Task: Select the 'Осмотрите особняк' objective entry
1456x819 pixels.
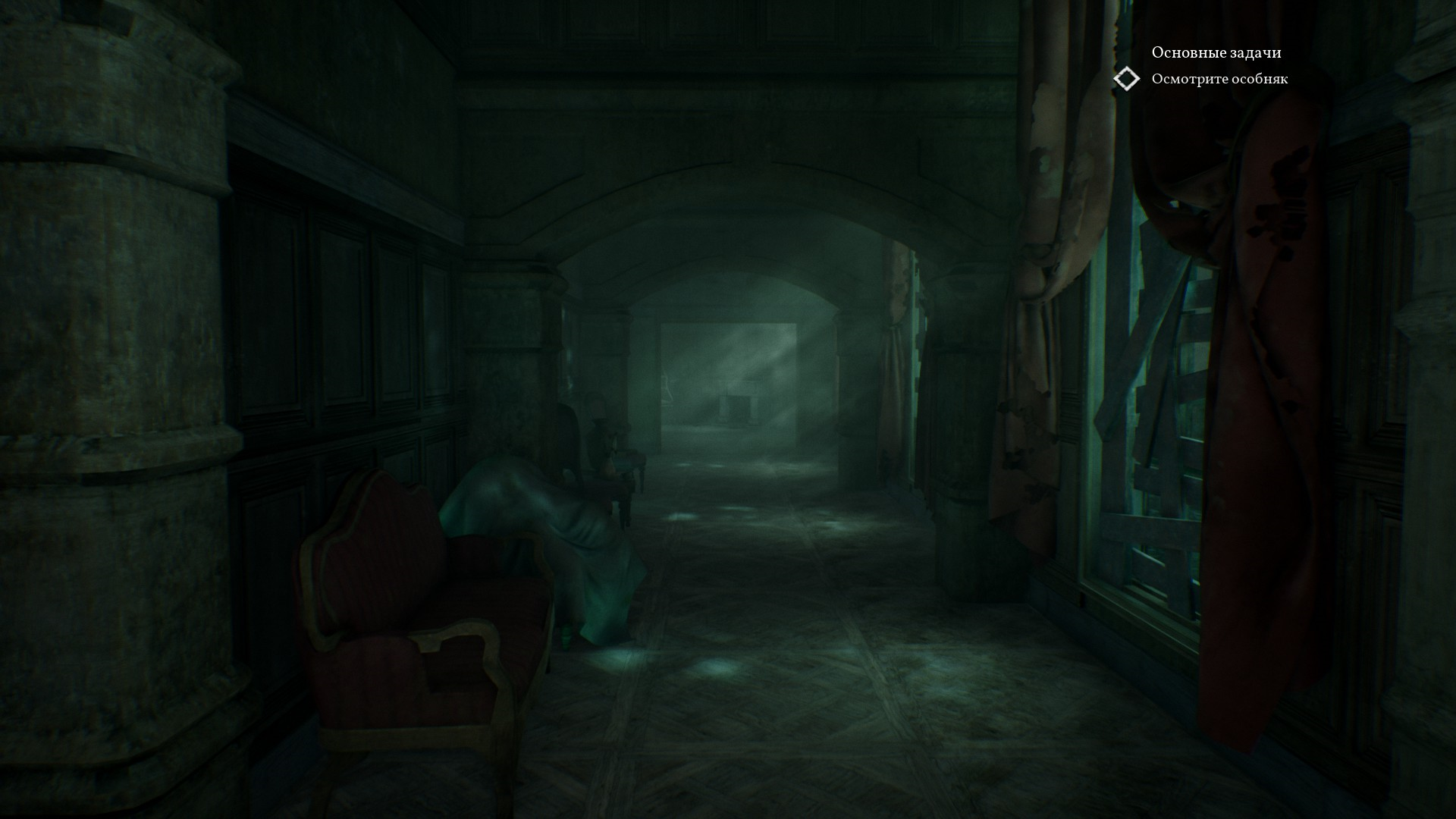Action: [1219, 79]
